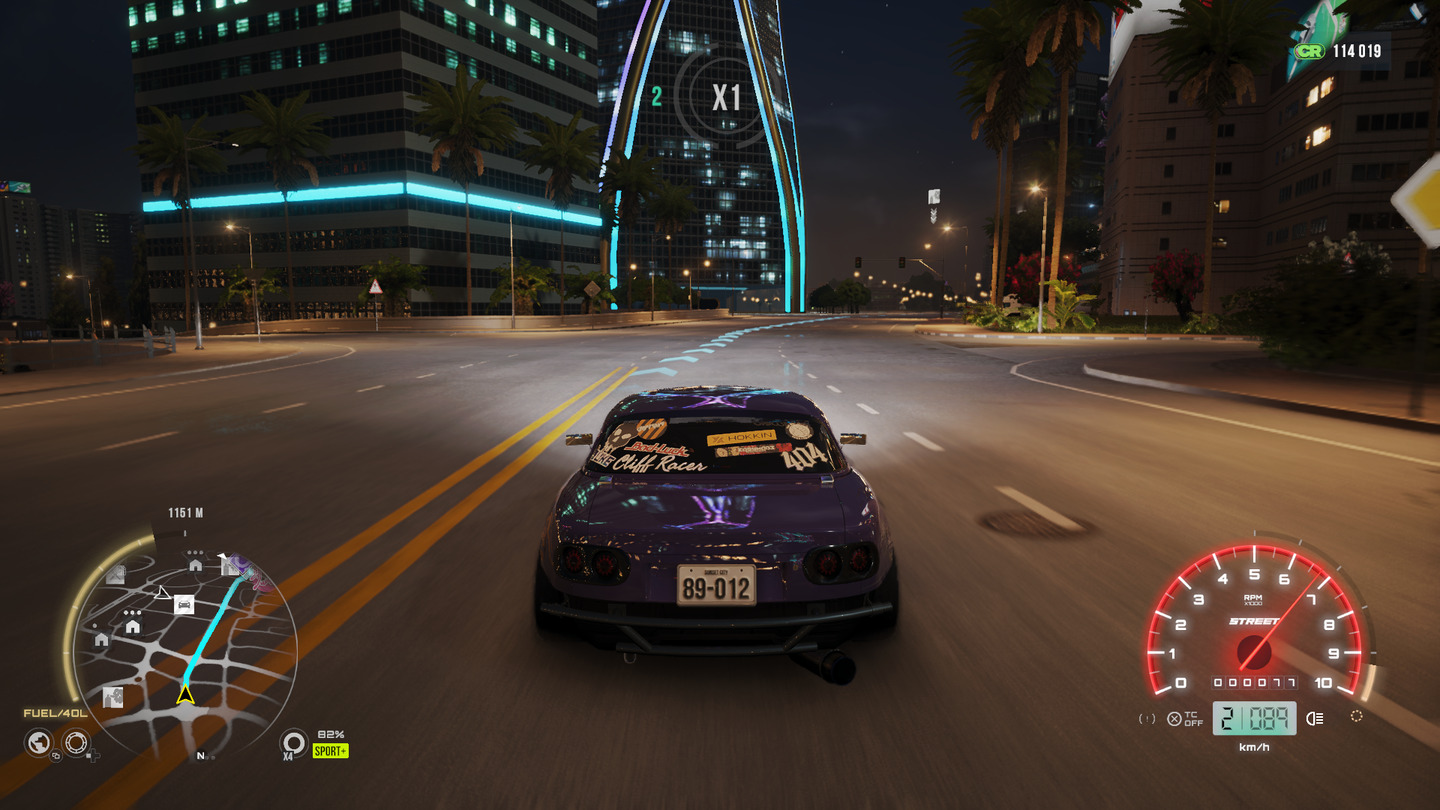Select the tire condition X4 icon

point(293,742)
